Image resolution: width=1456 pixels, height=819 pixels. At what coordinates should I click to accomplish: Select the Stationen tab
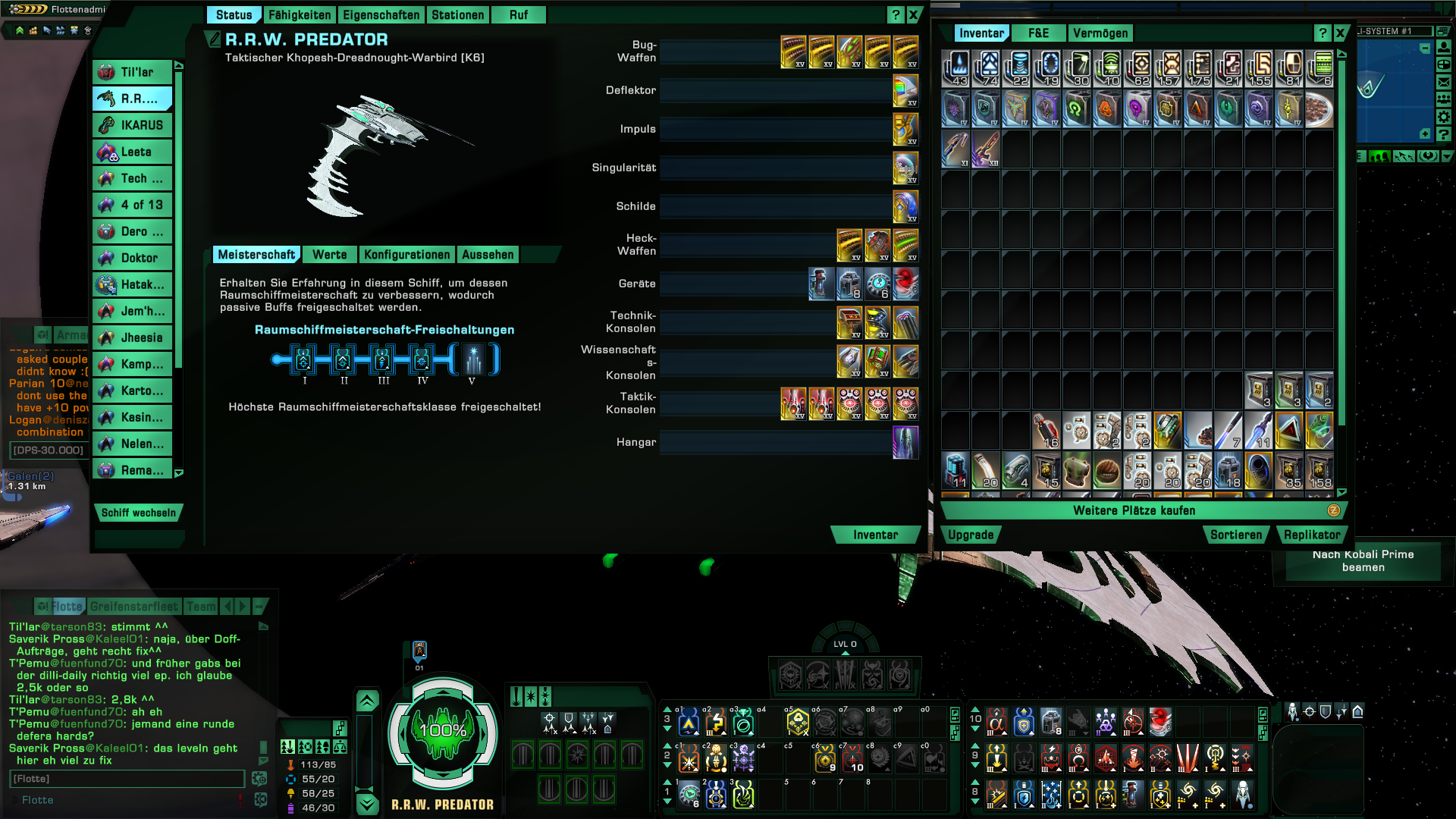click(x=457, y=15)
